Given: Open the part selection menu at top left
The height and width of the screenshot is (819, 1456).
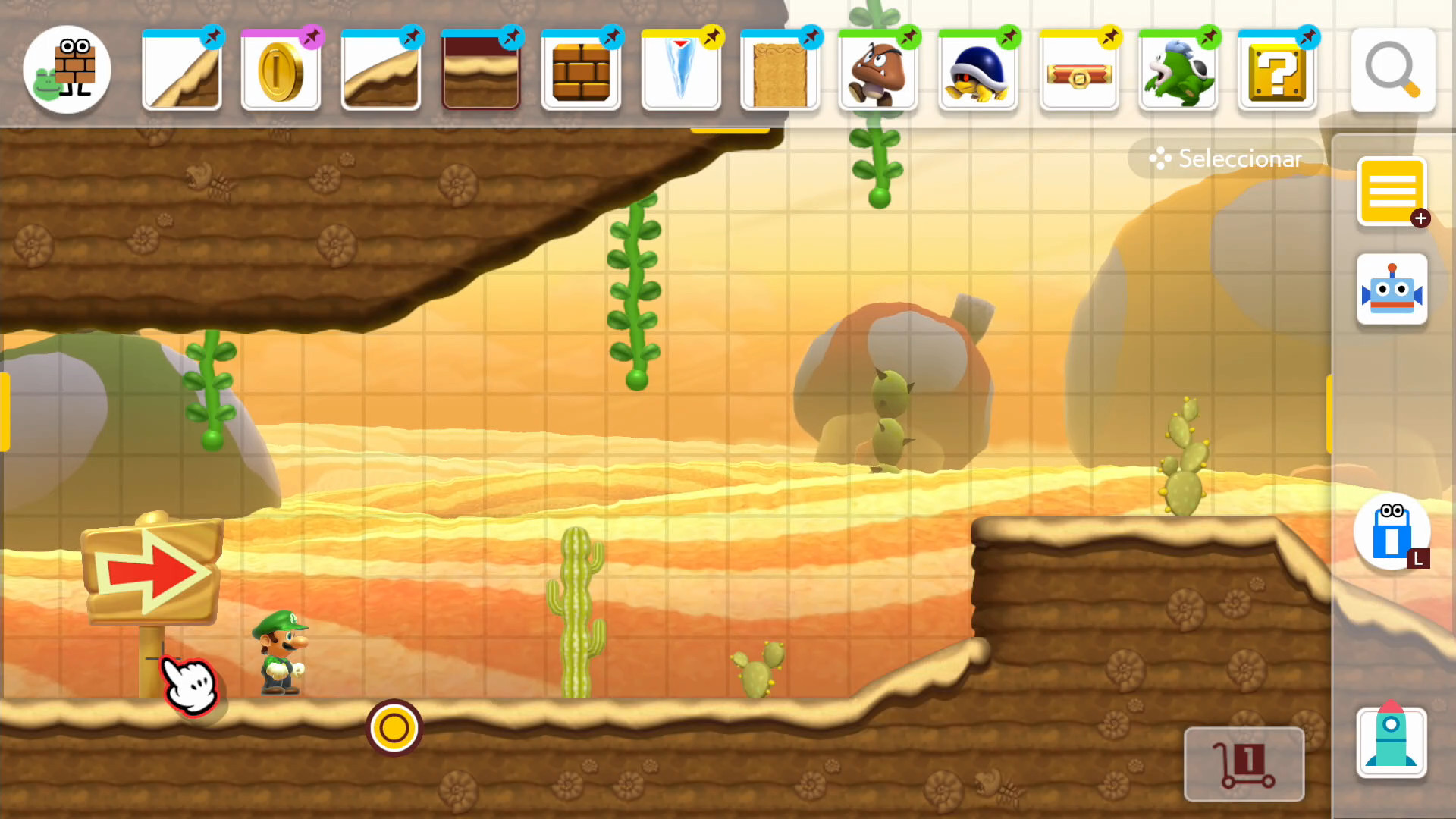Looking at the screenshot, I should coord(67,70).
